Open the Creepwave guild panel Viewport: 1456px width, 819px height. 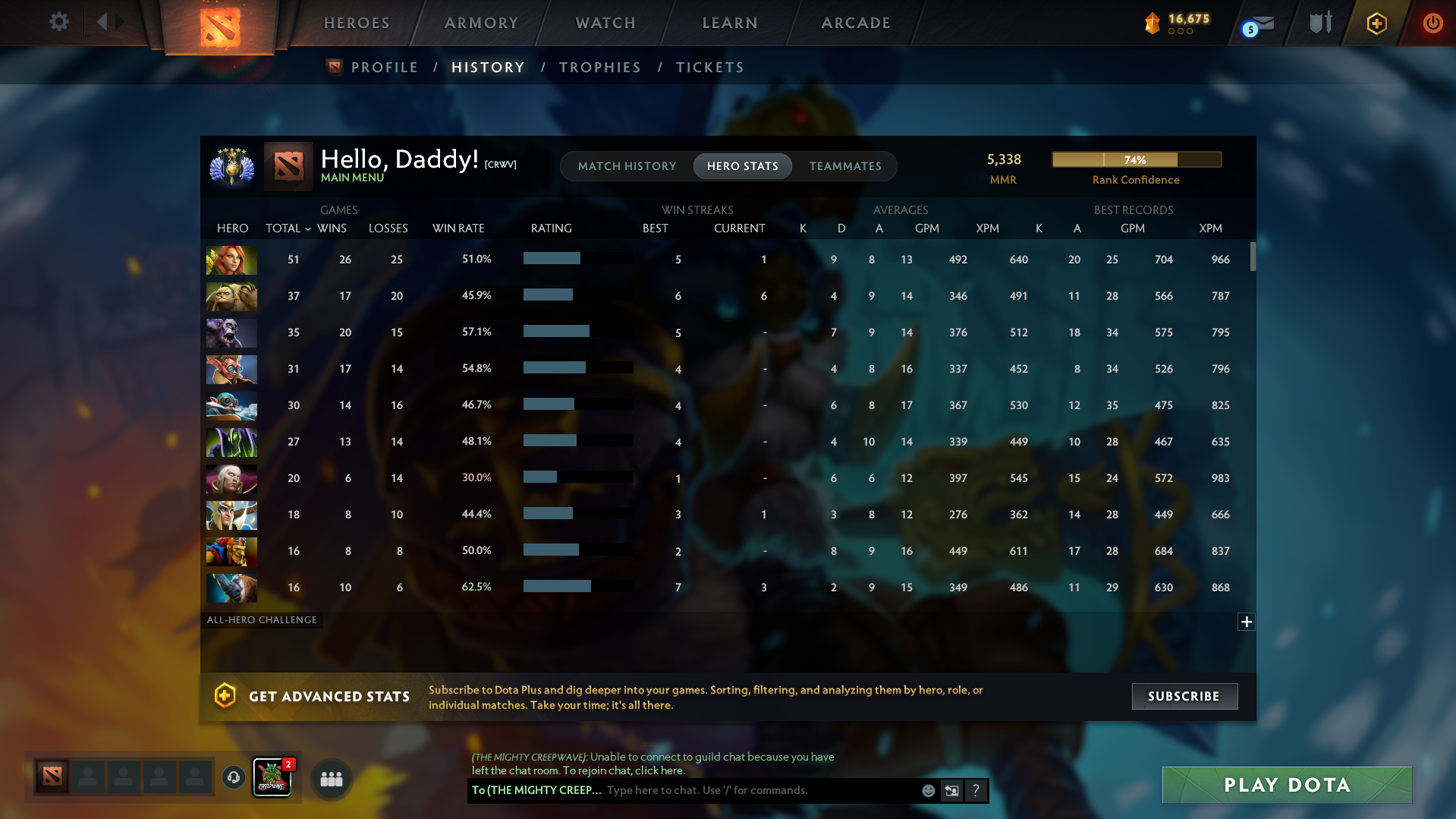(x=272, y=776)
